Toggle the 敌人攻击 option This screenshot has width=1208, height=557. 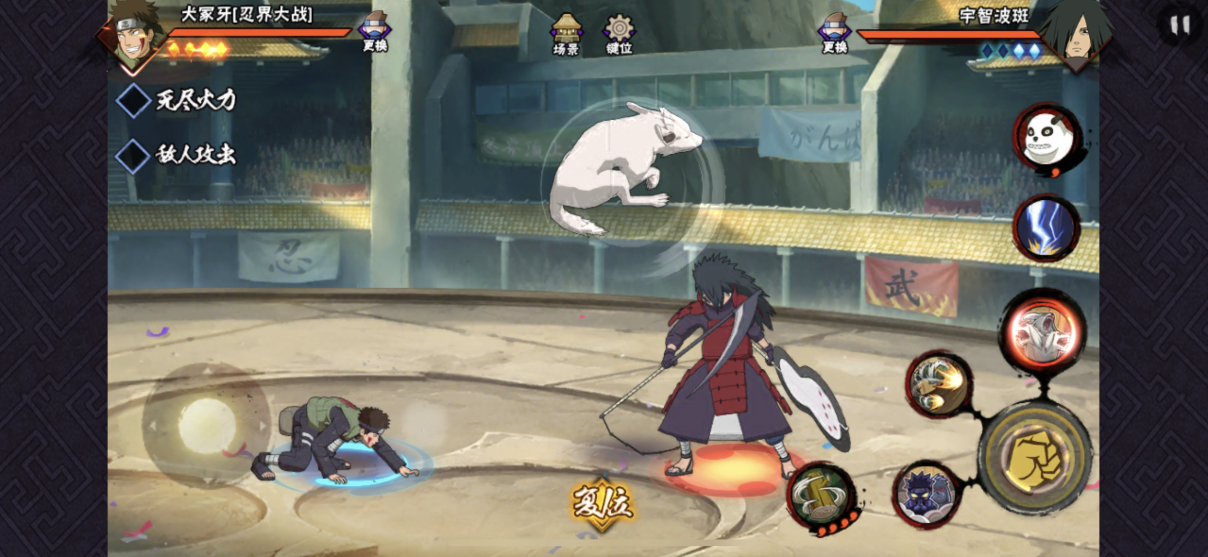click(135, 155)
